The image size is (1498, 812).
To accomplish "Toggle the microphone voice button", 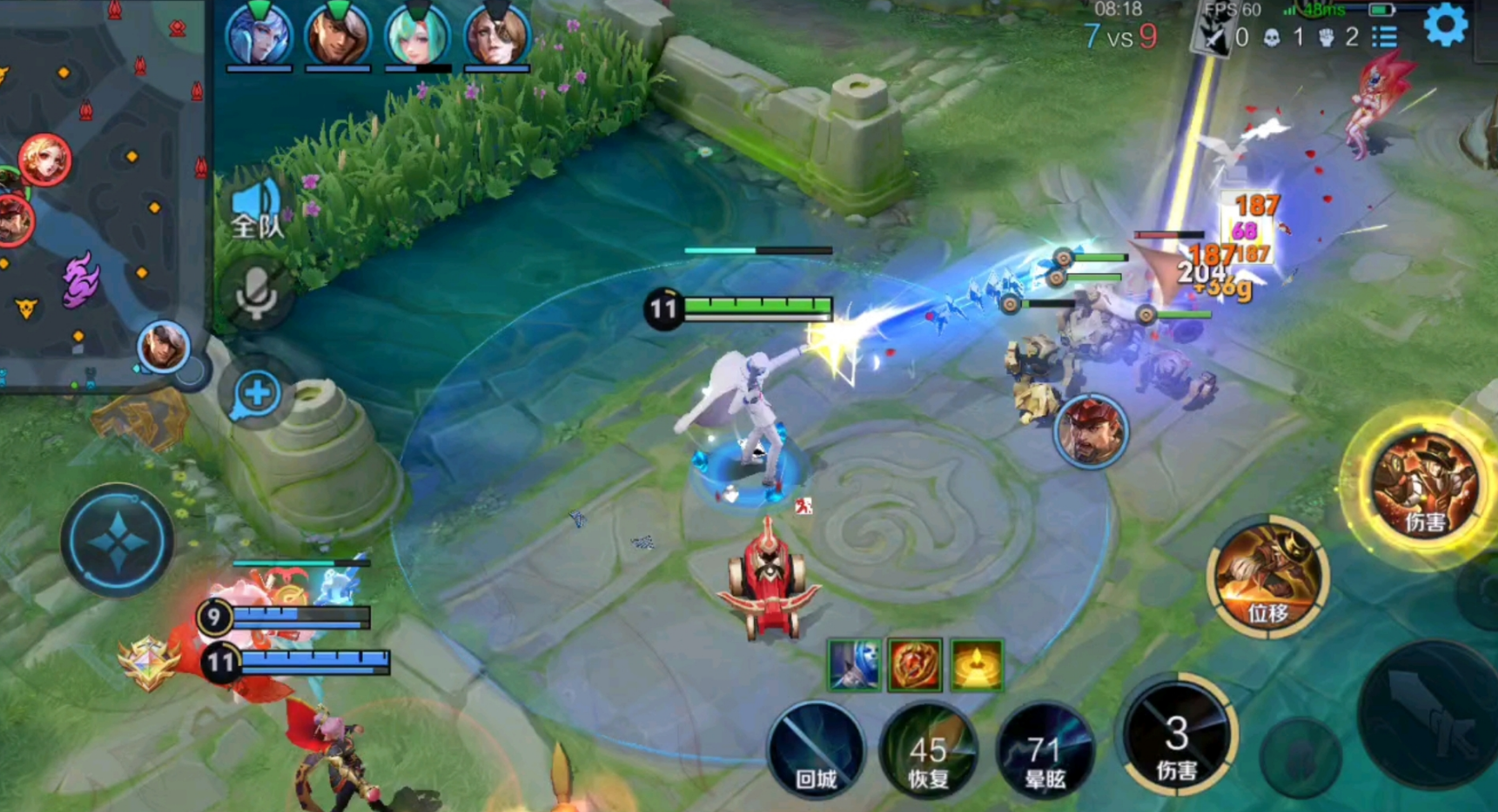I will [256, 292].
